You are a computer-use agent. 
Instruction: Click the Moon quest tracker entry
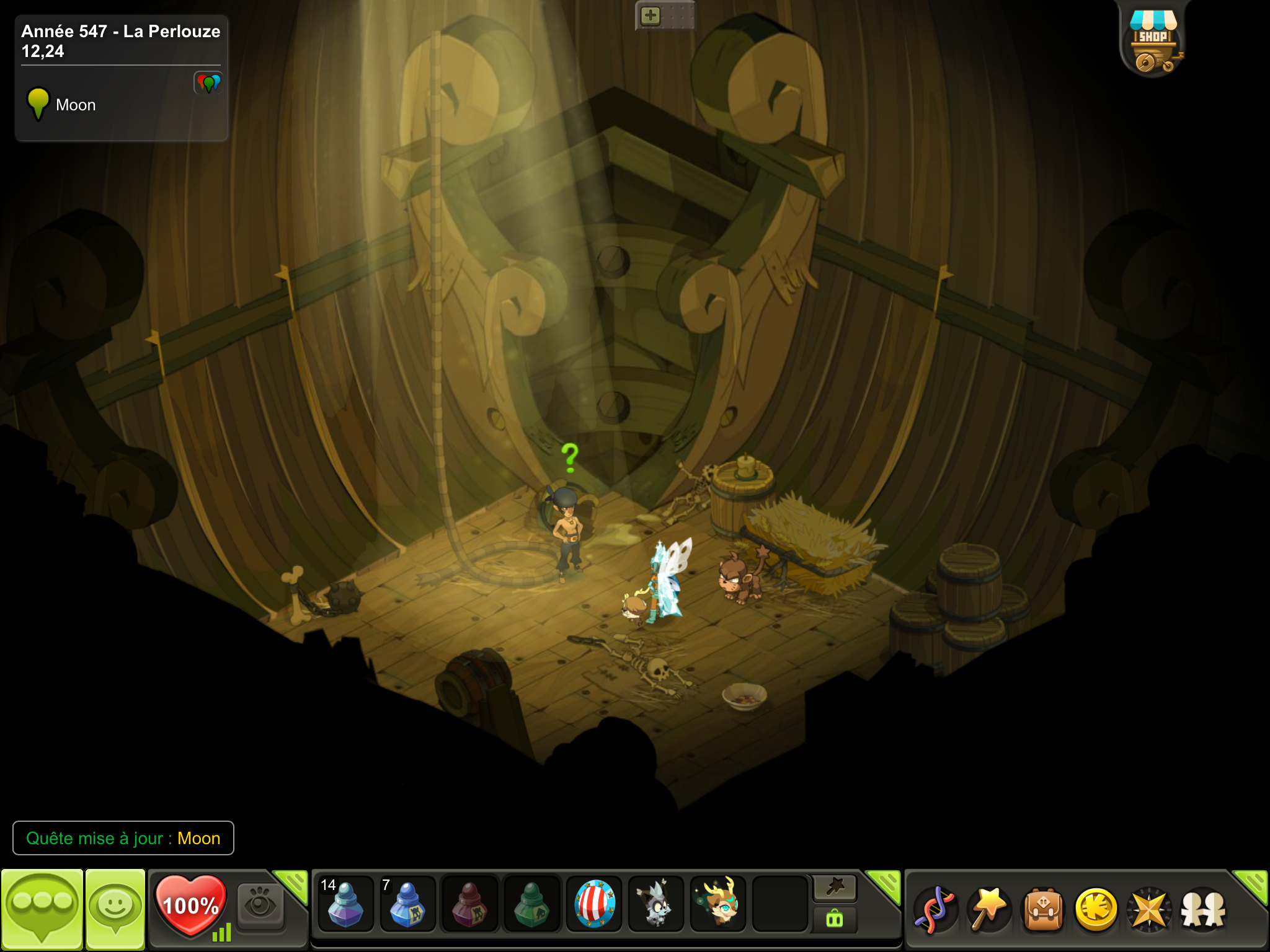tap(74, 105)
